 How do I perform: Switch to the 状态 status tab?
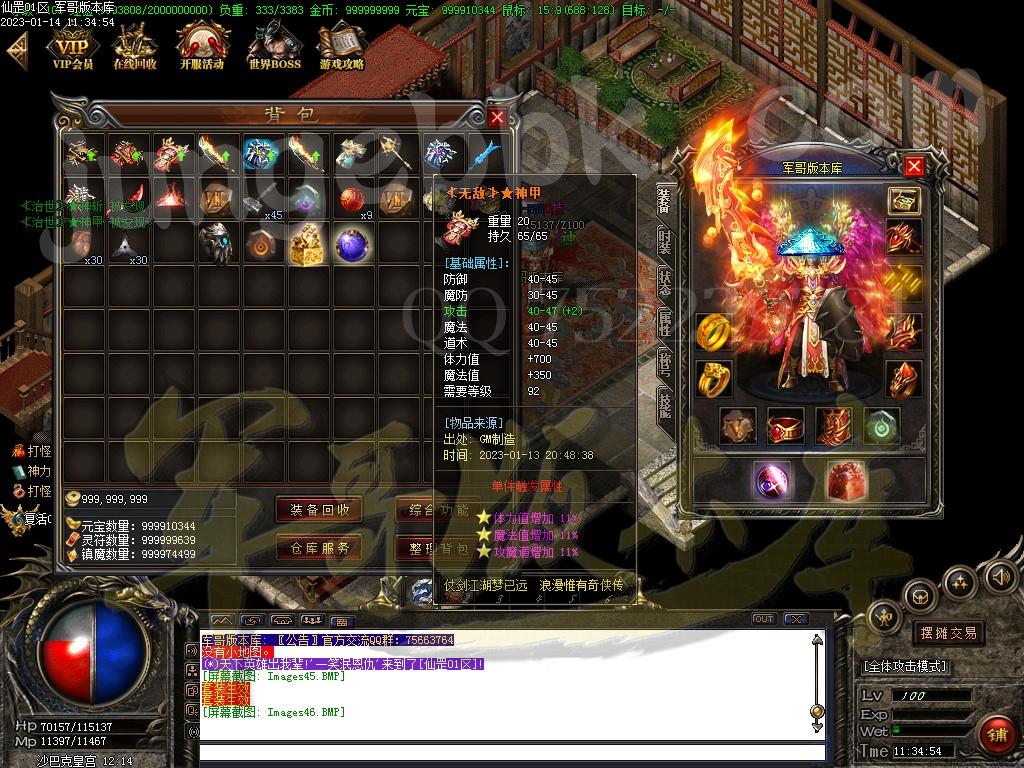[x=664, y=282]
